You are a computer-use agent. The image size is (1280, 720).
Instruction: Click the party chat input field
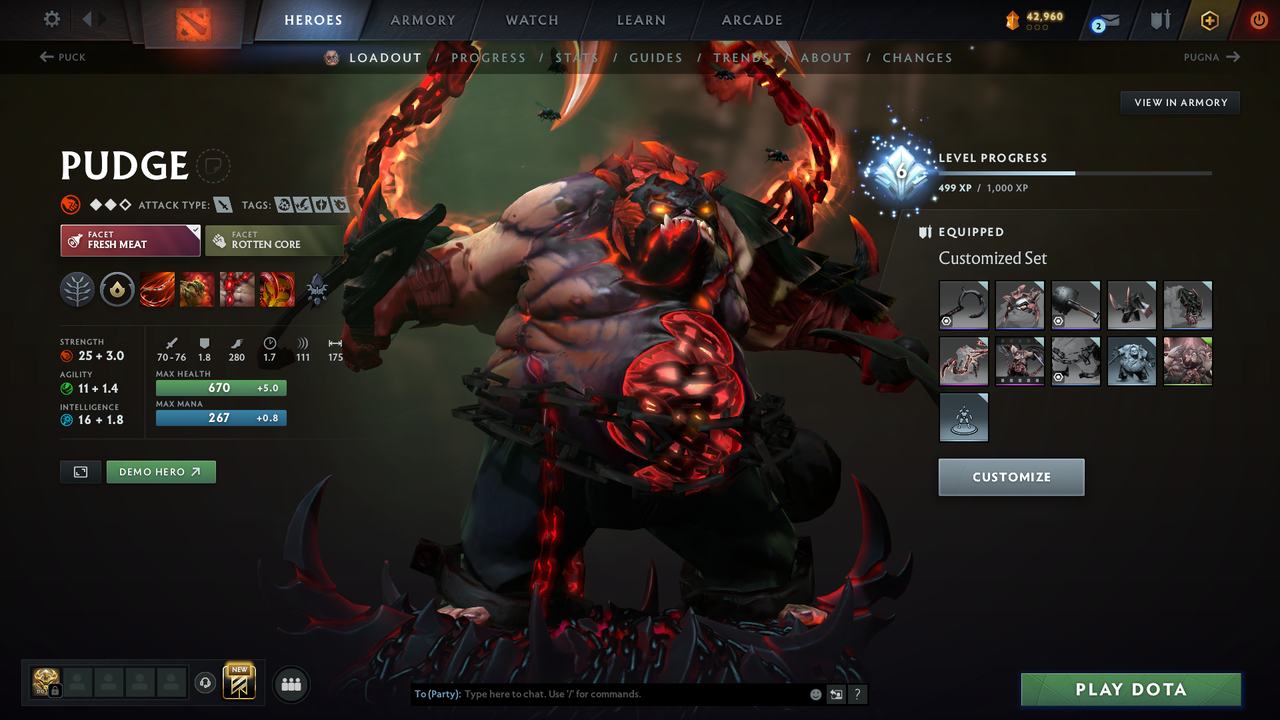coord(600,693)
